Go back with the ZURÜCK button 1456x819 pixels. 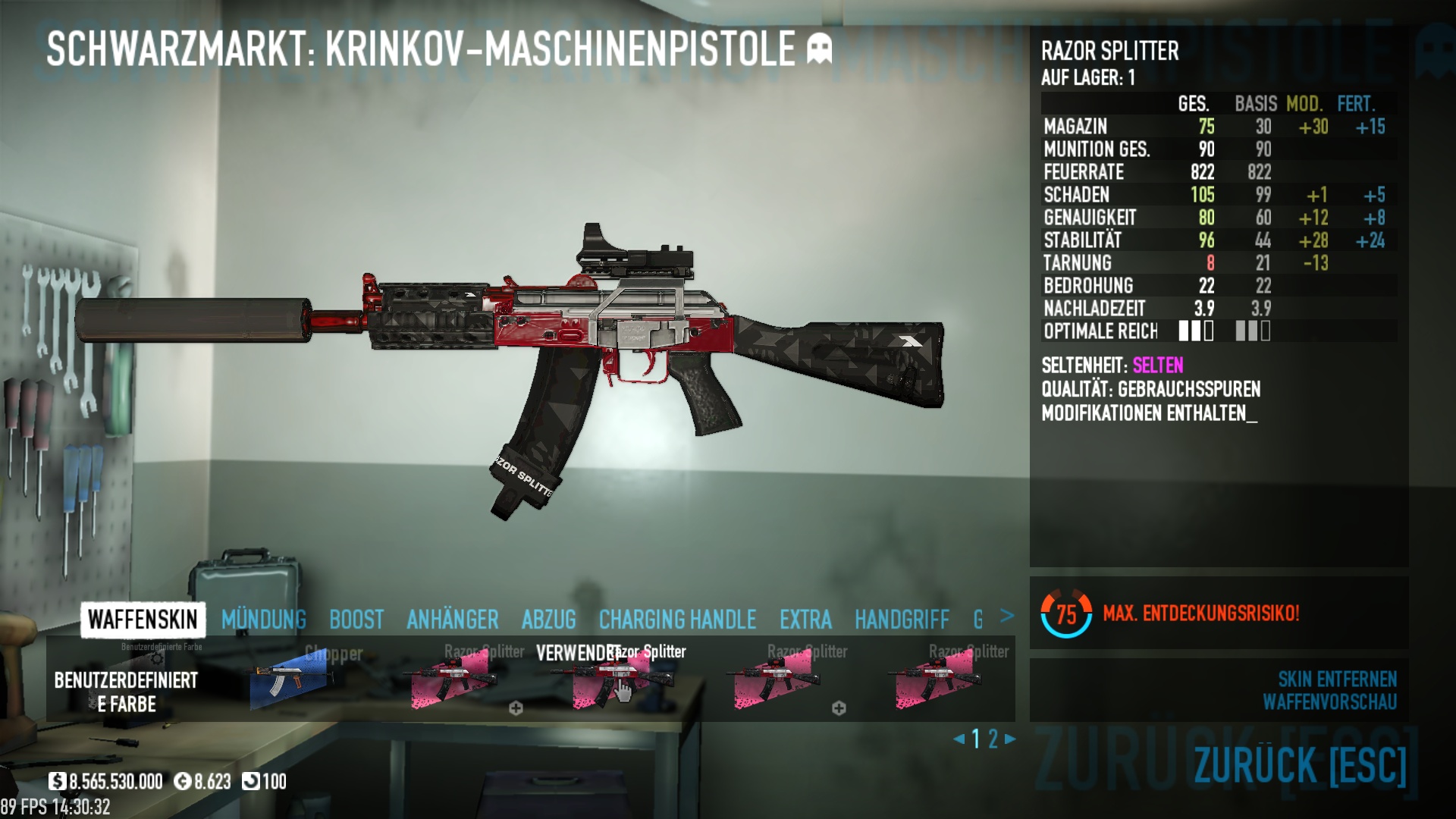(x=1300, y=764)
